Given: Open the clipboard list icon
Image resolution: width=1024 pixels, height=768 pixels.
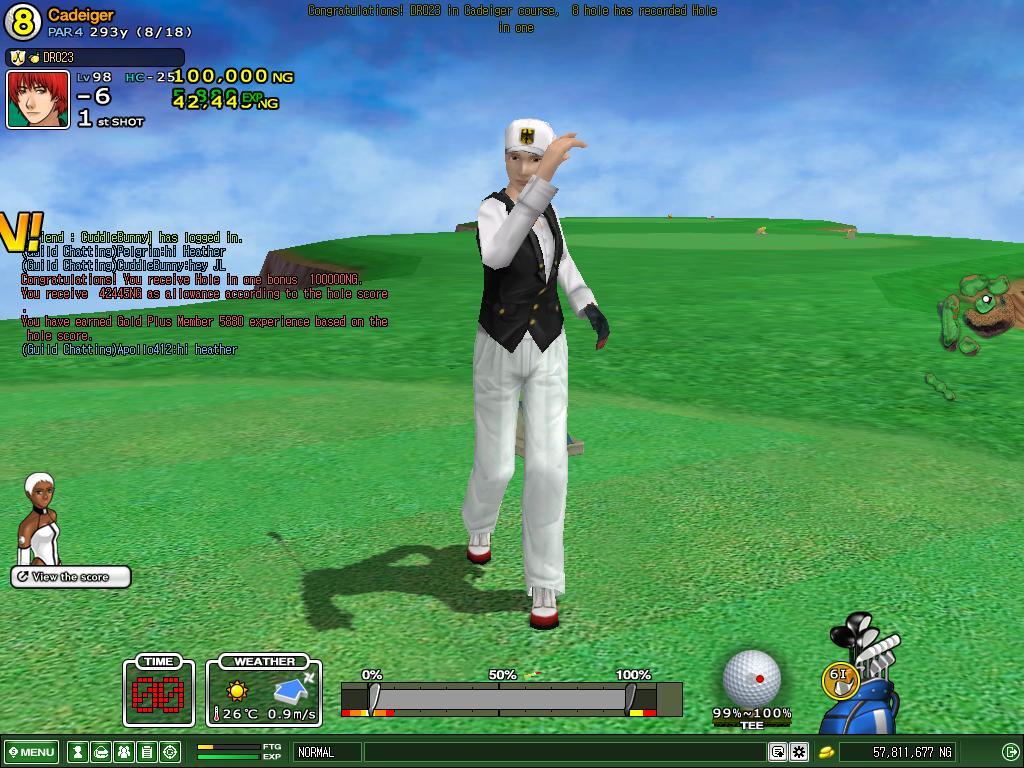Looking at the screenshot, I should (x=146, y=752).
